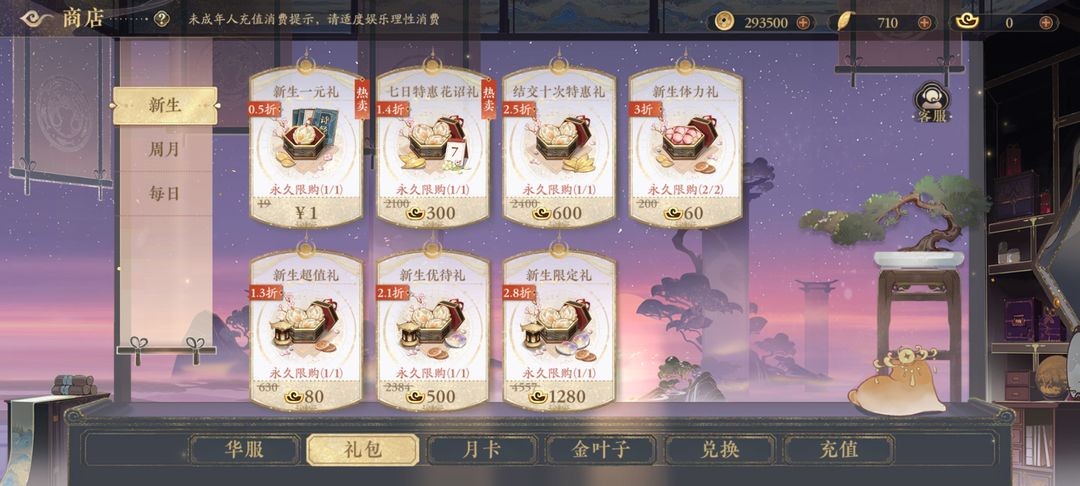Choose the 新生限定礼 pack for 1280
Viewport: 1080px width, 486px height.
pyautogui.click(x=558, y=330)
